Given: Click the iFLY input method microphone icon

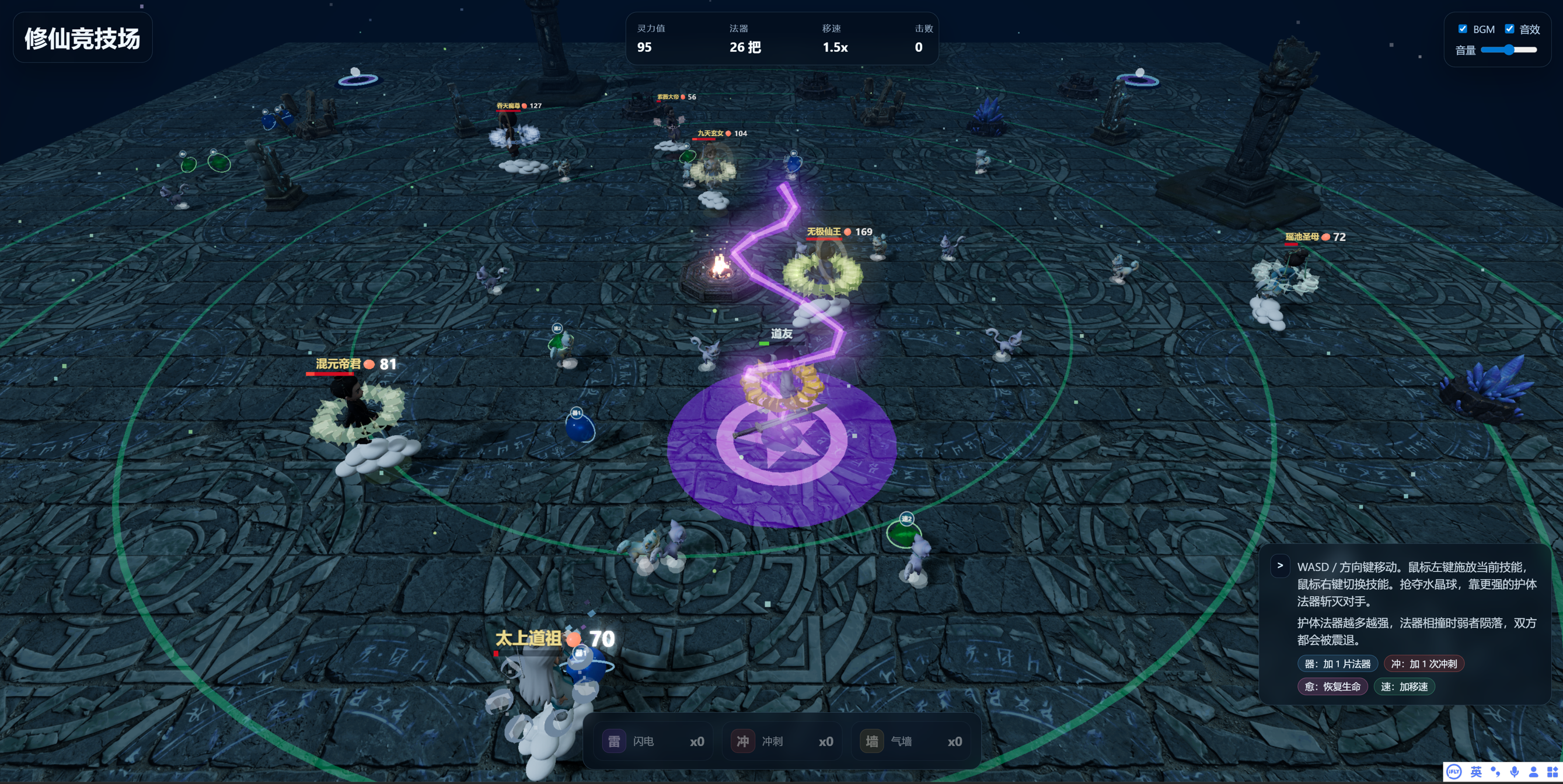Looking at the screenshot, I should tap(1515, 771).
